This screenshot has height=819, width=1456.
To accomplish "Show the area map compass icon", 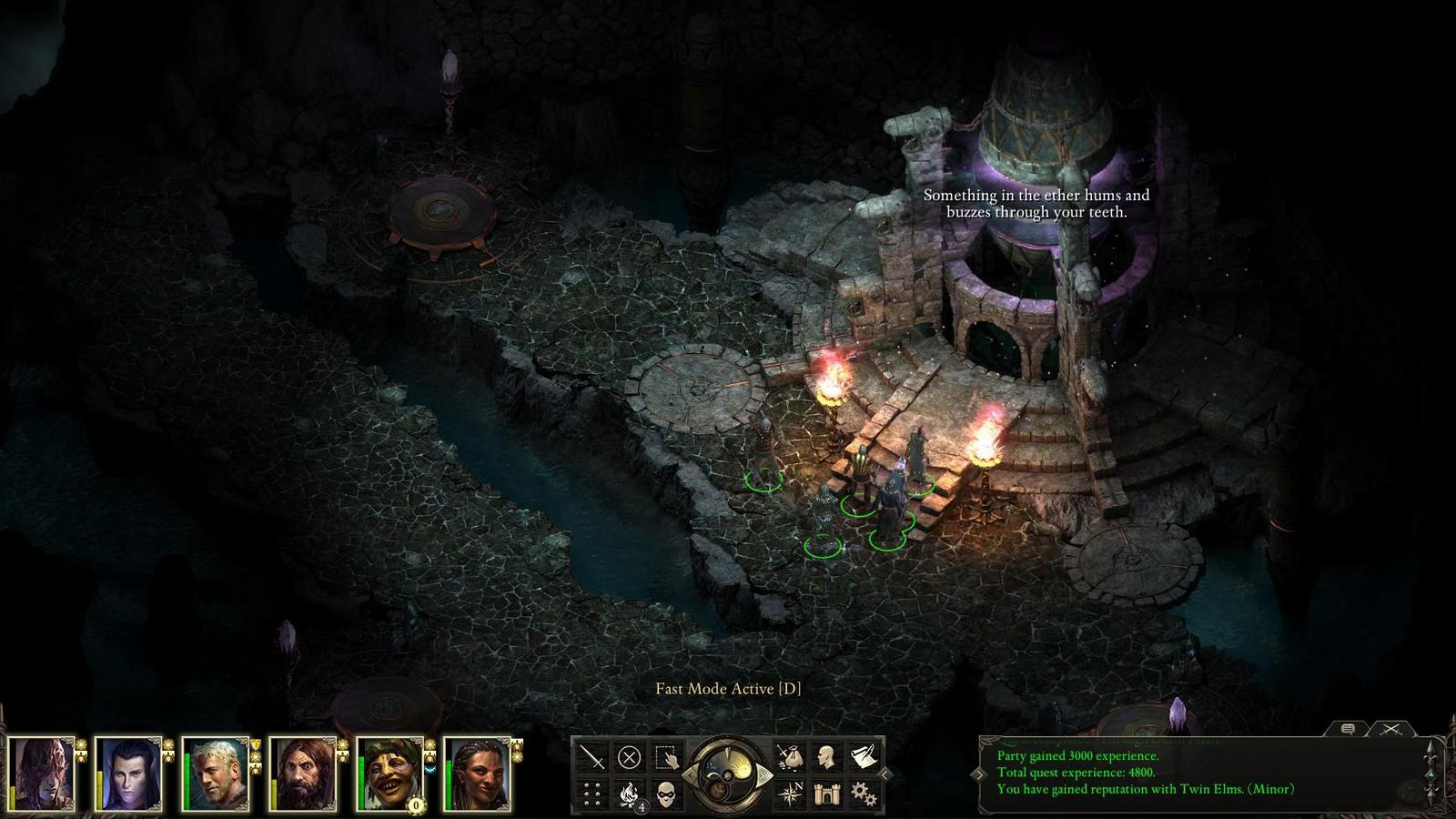I will click(788, 794).
